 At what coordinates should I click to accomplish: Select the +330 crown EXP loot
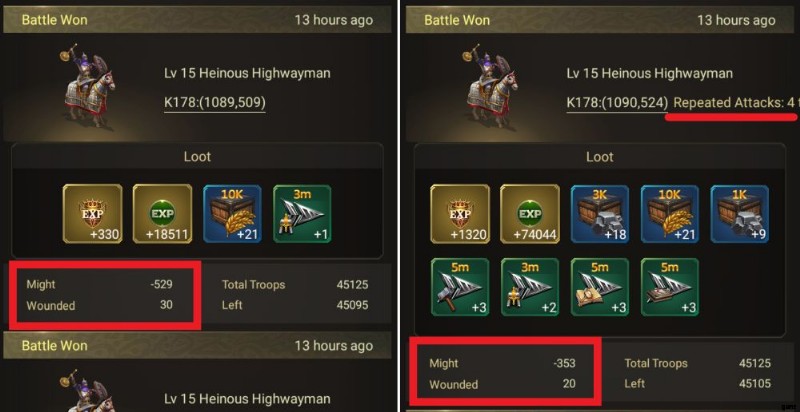click(93, 214)
